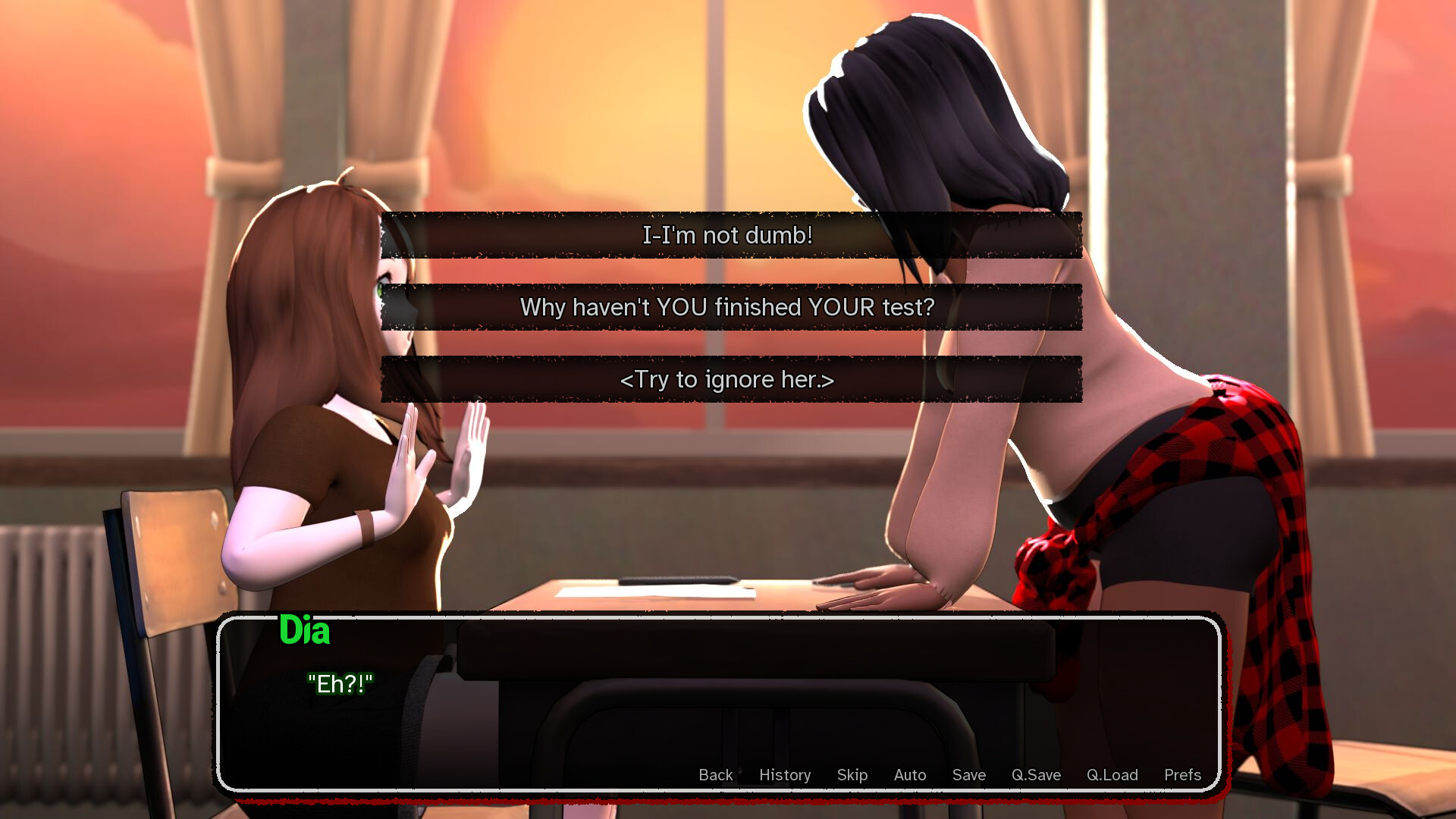This screenshot has width=1456, height=819.
Task: Toggle Auto-advance dialogue
Action: [x=910, y=775]
